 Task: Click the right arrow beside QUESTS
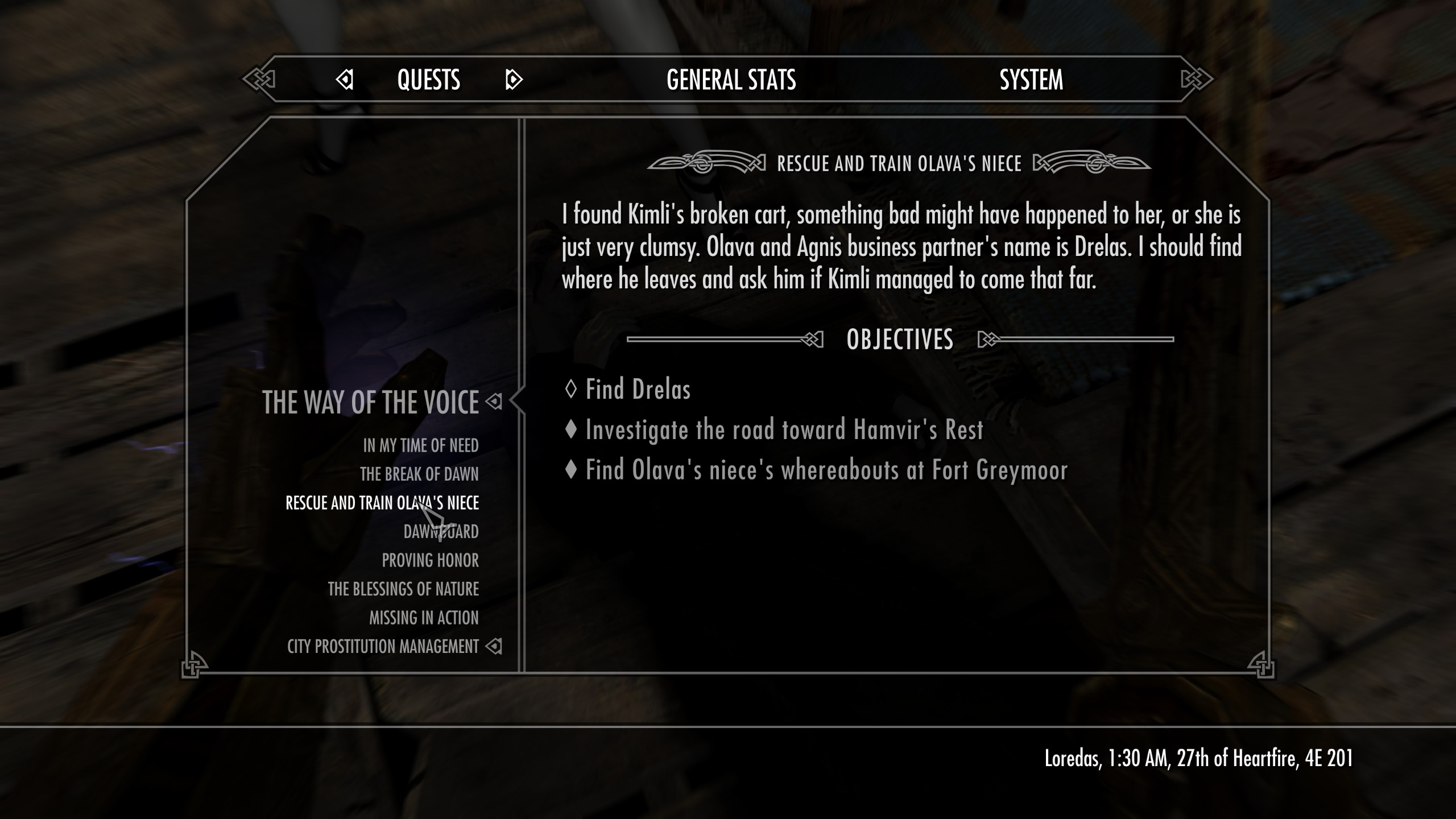tap(514, 80)
